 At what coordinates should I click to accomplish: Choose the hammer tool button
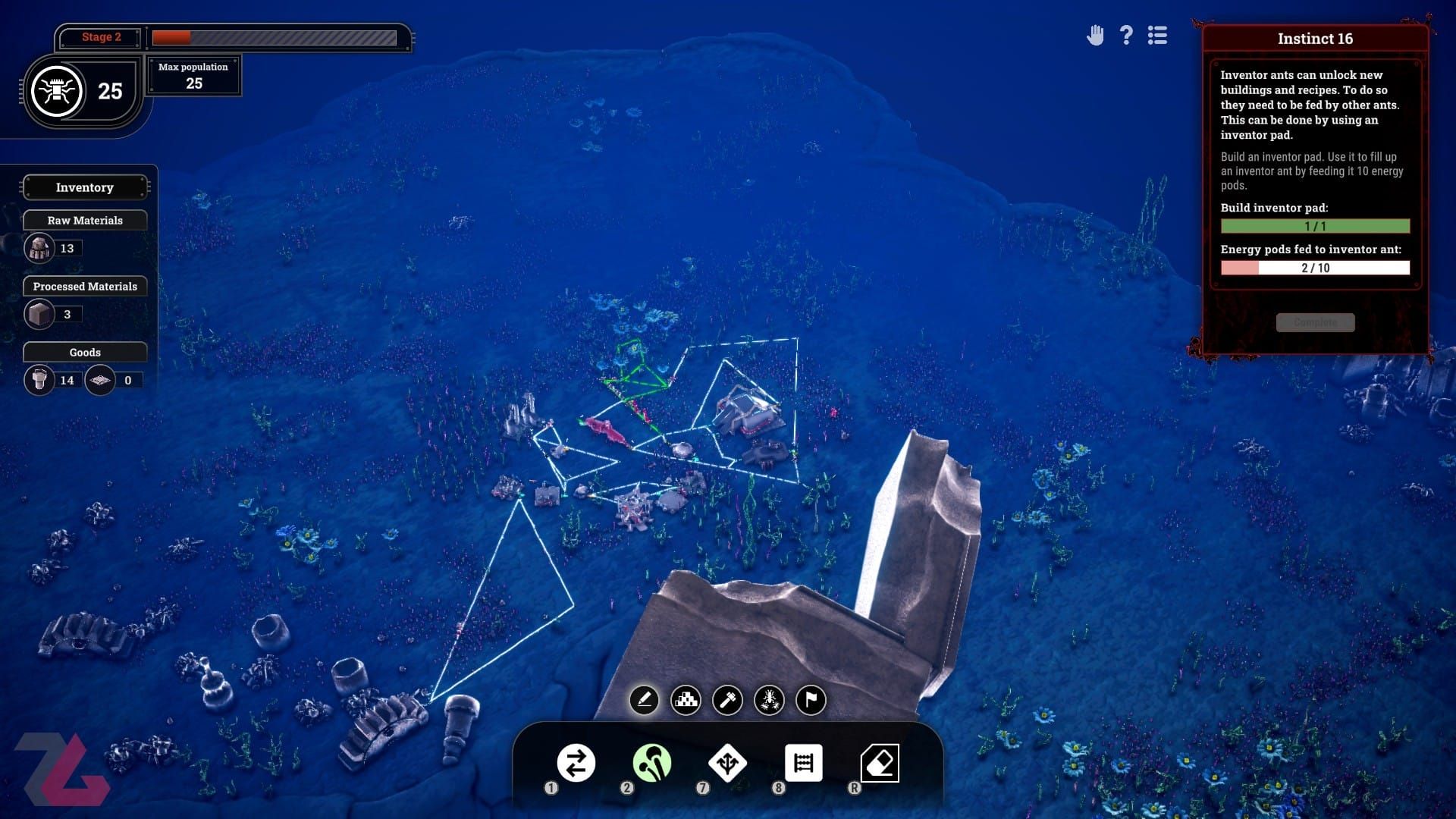727,699
